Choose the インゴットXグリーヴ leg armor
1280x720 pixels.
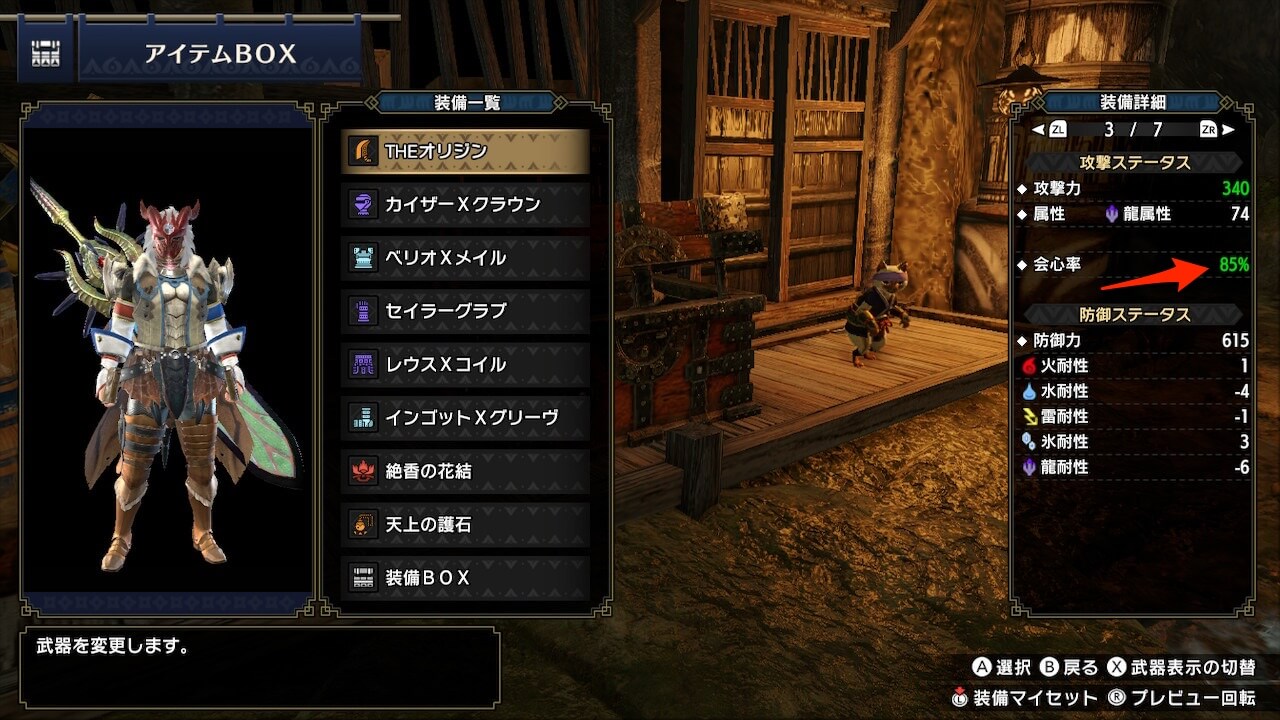(x=465, y=418)
